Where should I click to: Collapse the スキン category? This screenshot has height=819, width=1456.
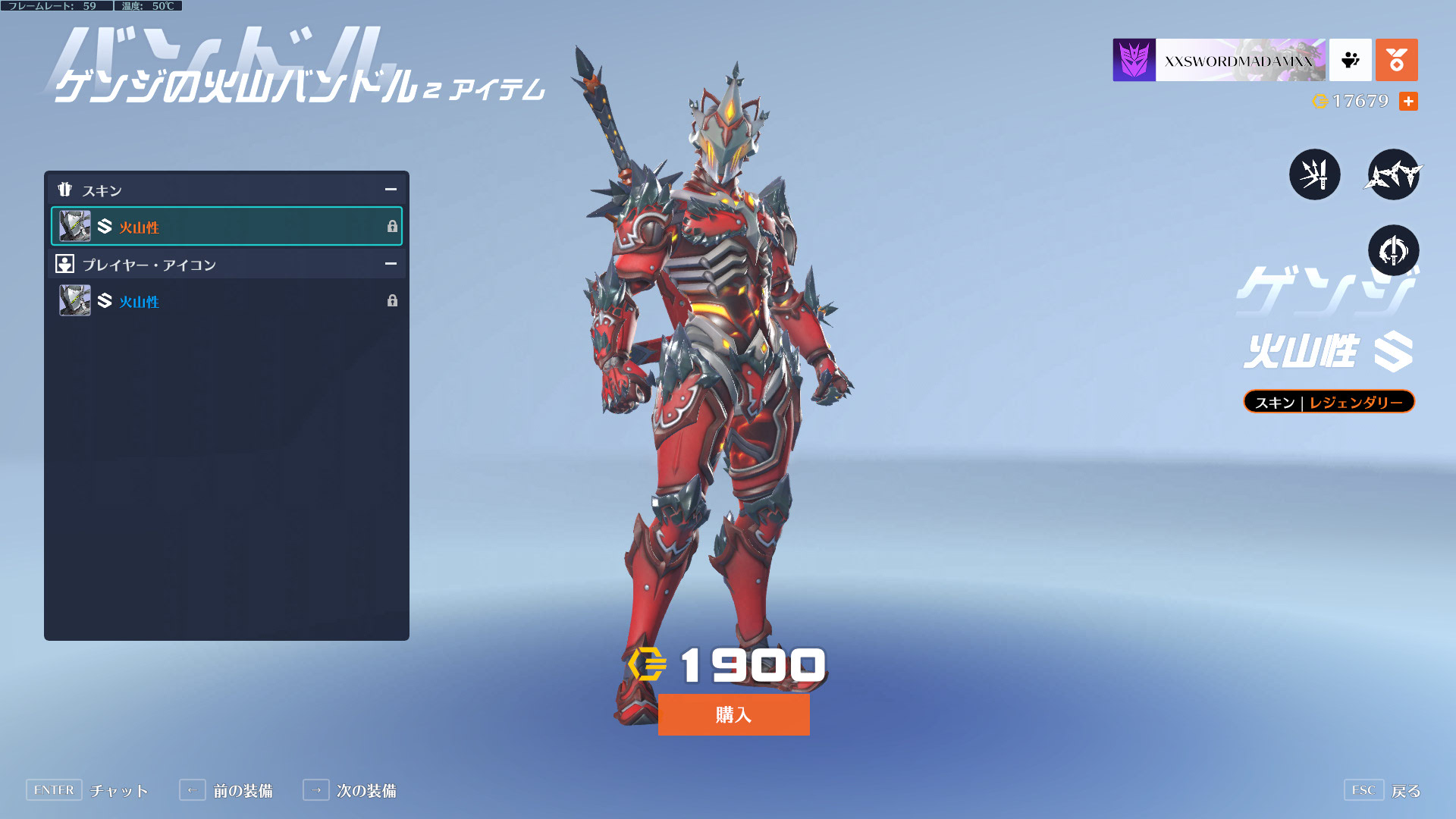tap(391, 190)
